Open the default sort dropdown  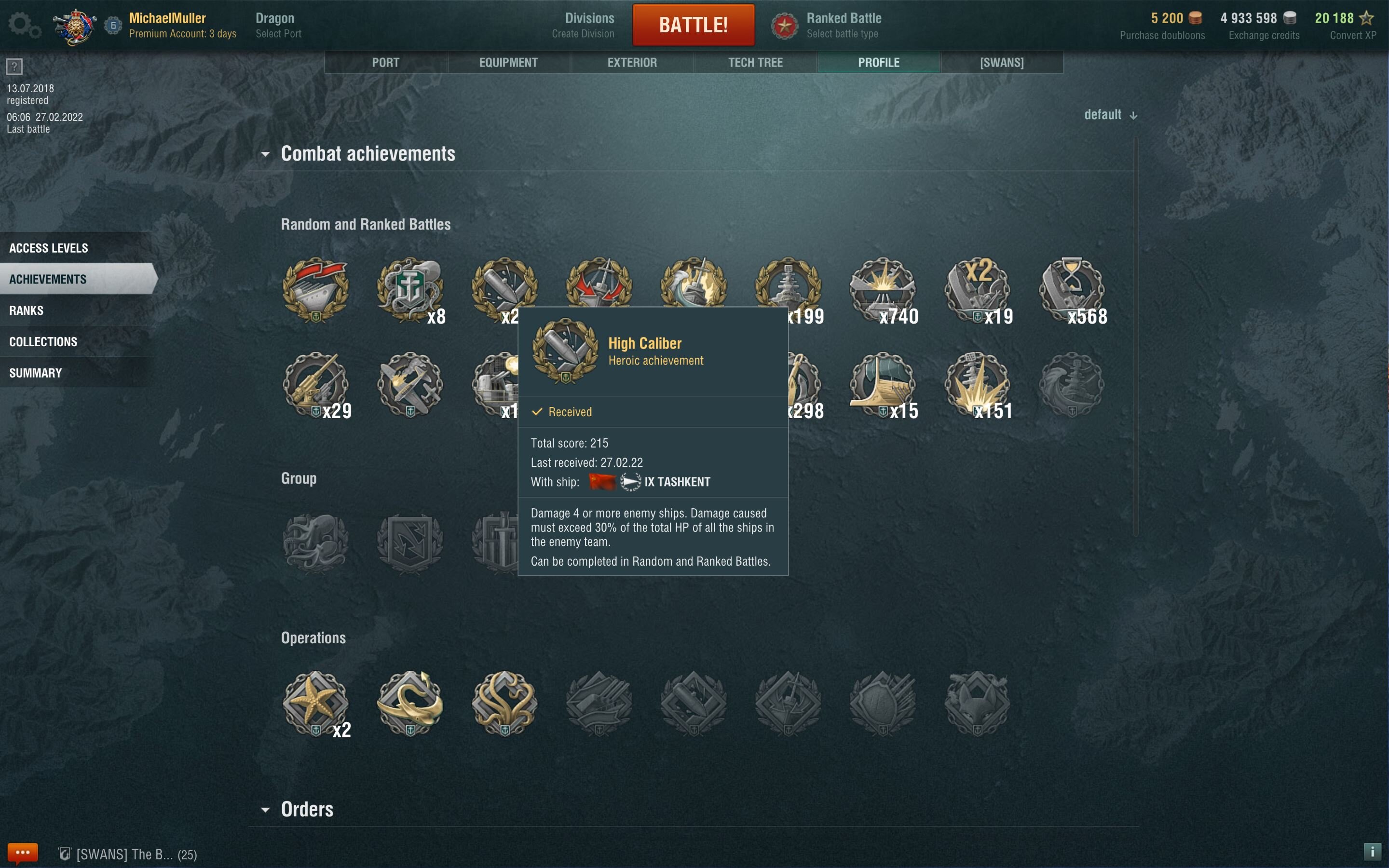(1110, 115)
